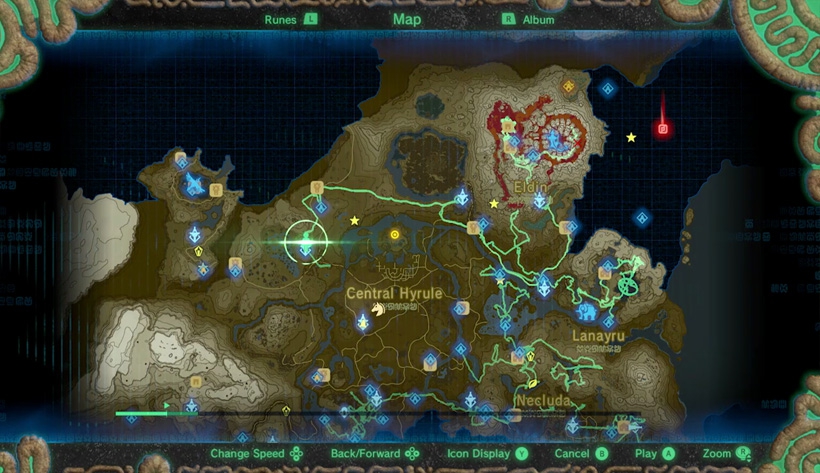This screenshot has width=820, height=473.
Task: Select the horse head icon by Central Hyrule
Action: pyautogui.click(x=379, y=309)
